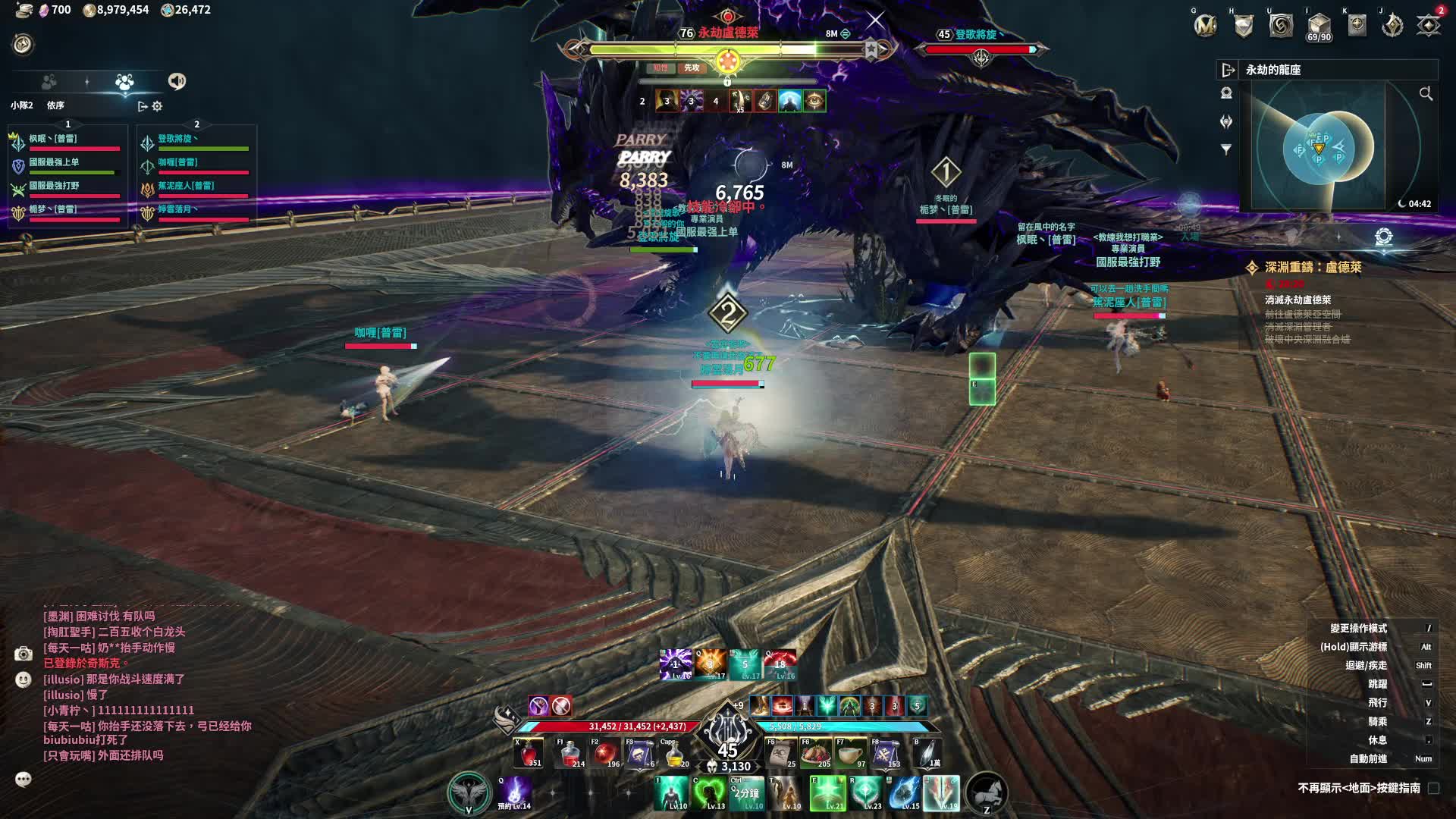Open the 深淵重鑄：盧德萊 quest tracker entry
This screenshot has height=819, width=1456.
[x=1313, y=268]
